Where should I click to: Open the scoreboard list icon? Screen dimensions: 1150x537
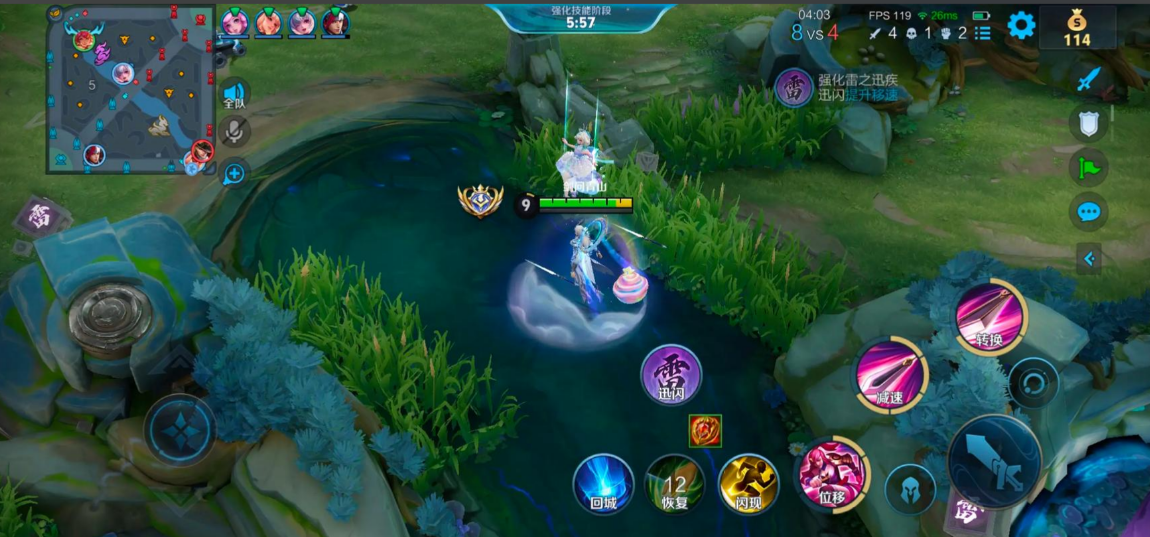tap(983, 33)
